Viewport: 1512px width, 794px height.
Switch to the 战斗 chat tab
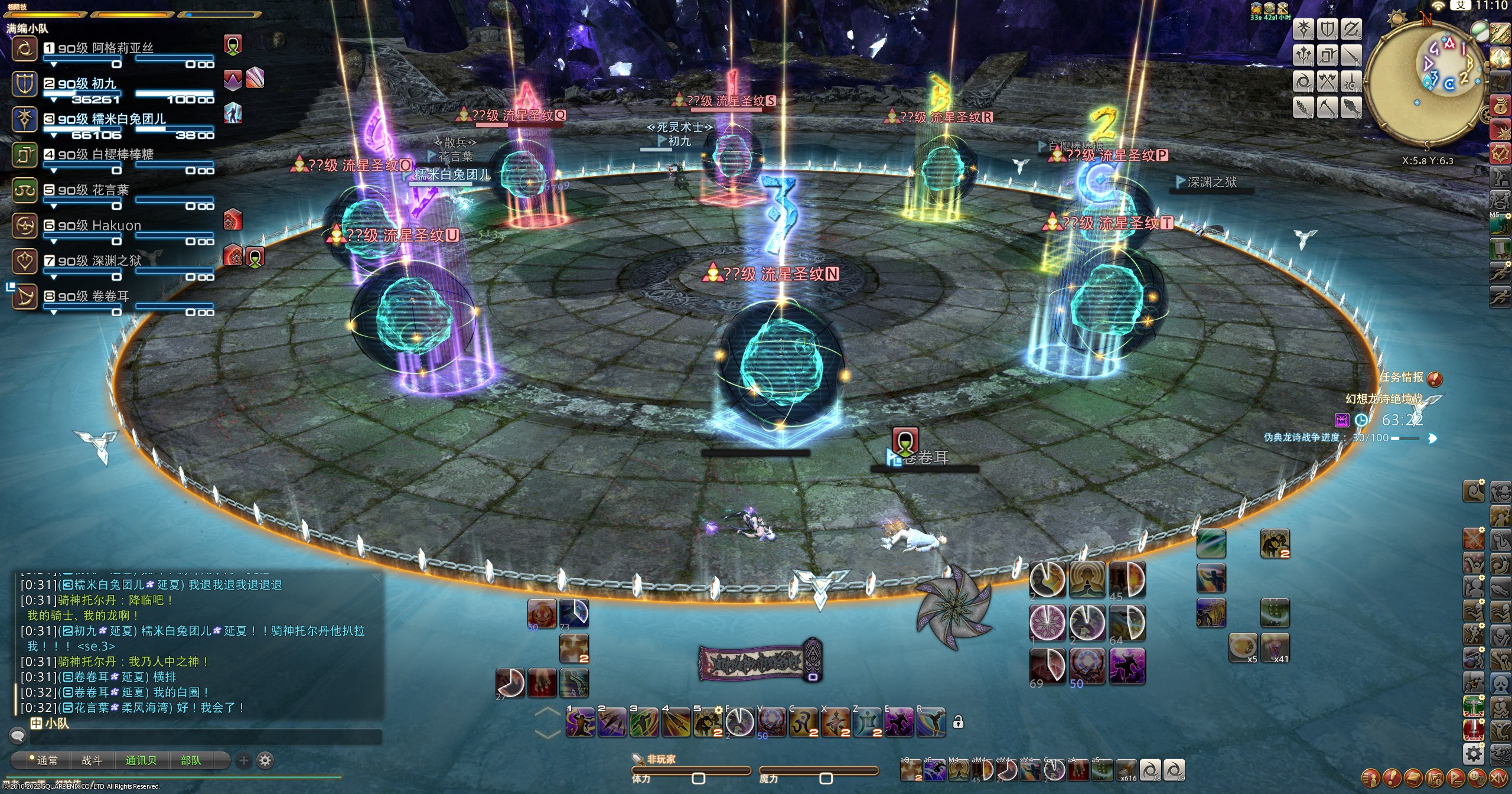point(92,760)
